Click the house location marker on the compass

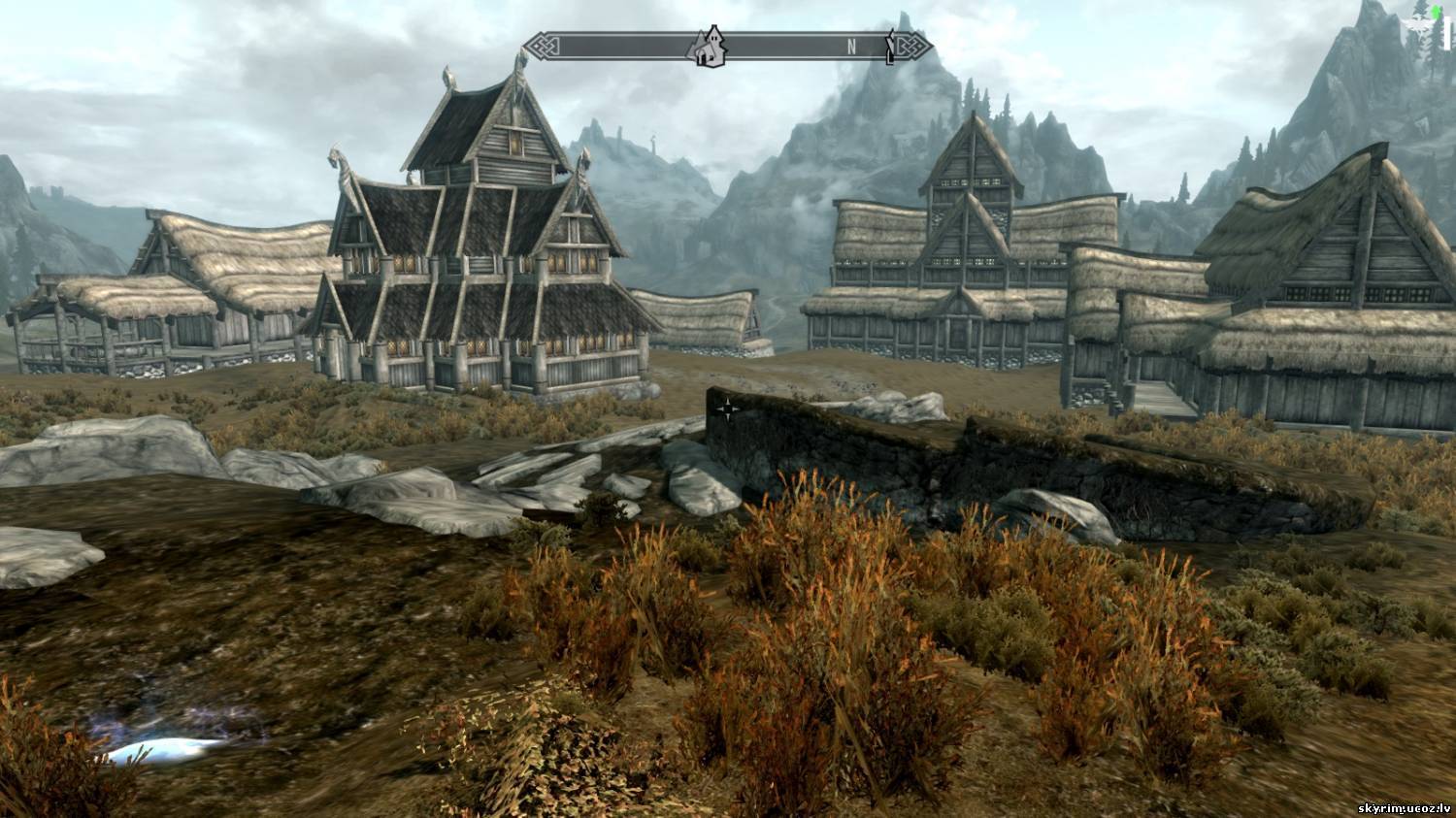[709, 47]
